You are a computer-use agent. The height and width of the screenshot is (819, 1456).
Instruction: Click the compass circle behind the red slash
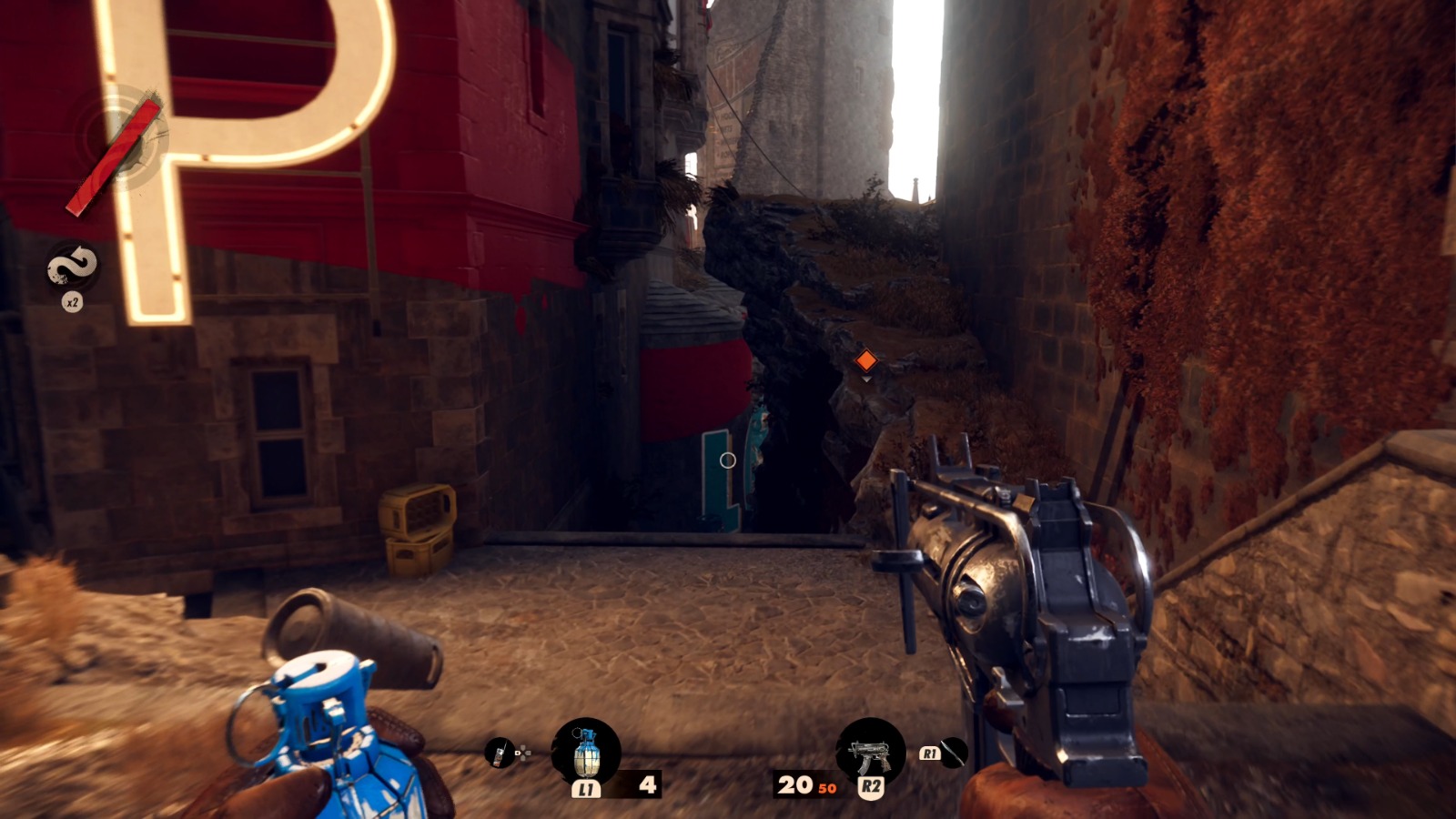[x=127, y=138]
